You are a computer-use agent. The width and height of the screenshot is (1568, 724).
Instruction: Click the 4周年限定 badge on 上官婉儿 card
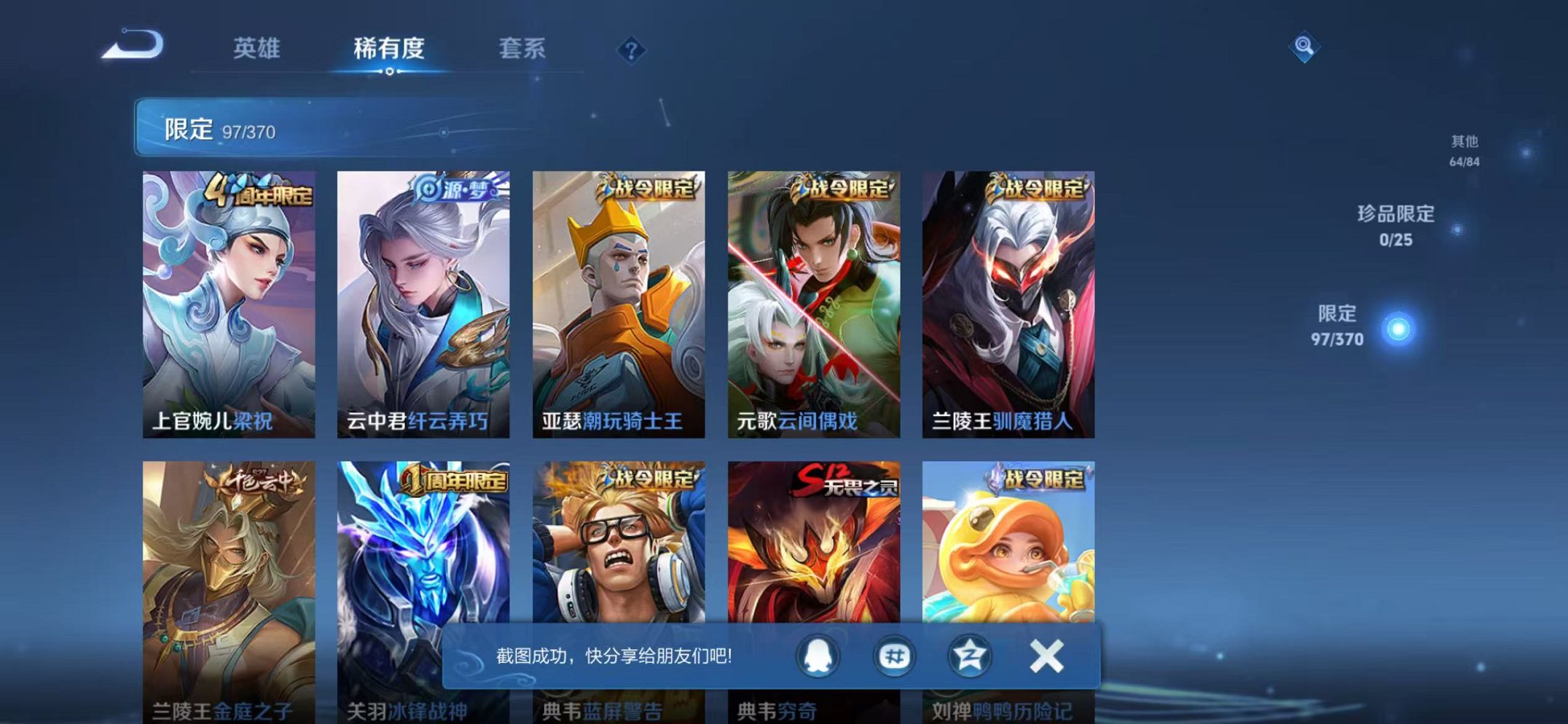(261, 192)
